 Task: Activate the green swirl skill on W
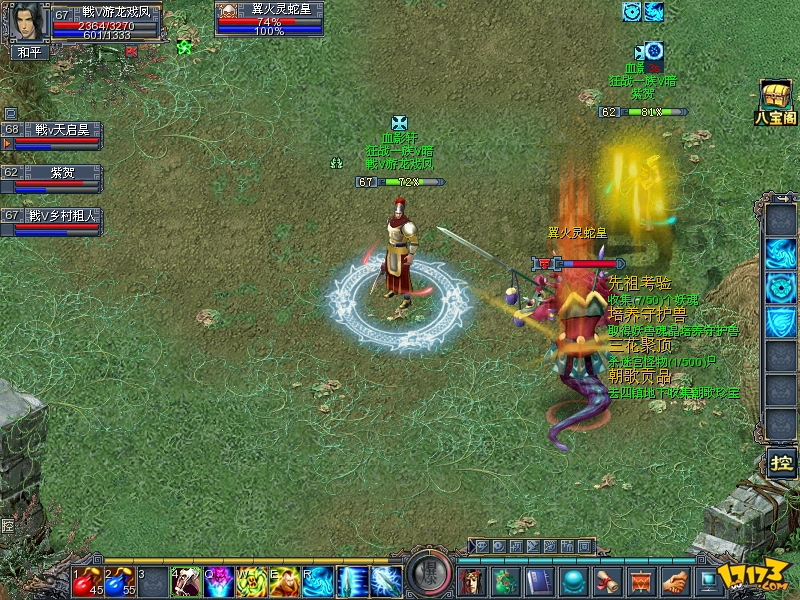(x=251, y=581)
